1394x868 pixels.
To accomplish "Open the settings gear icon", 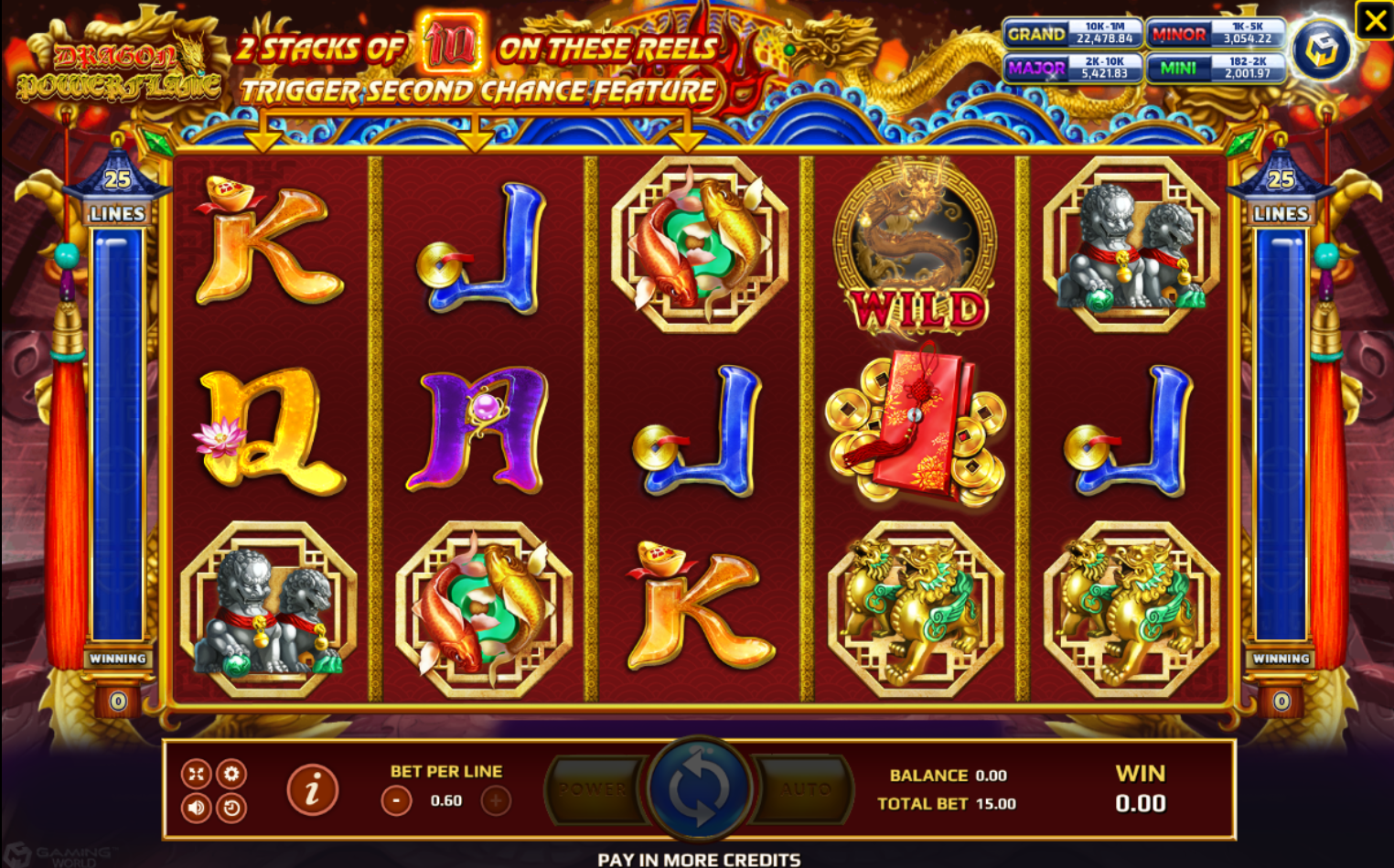I will tap(231, 773).
